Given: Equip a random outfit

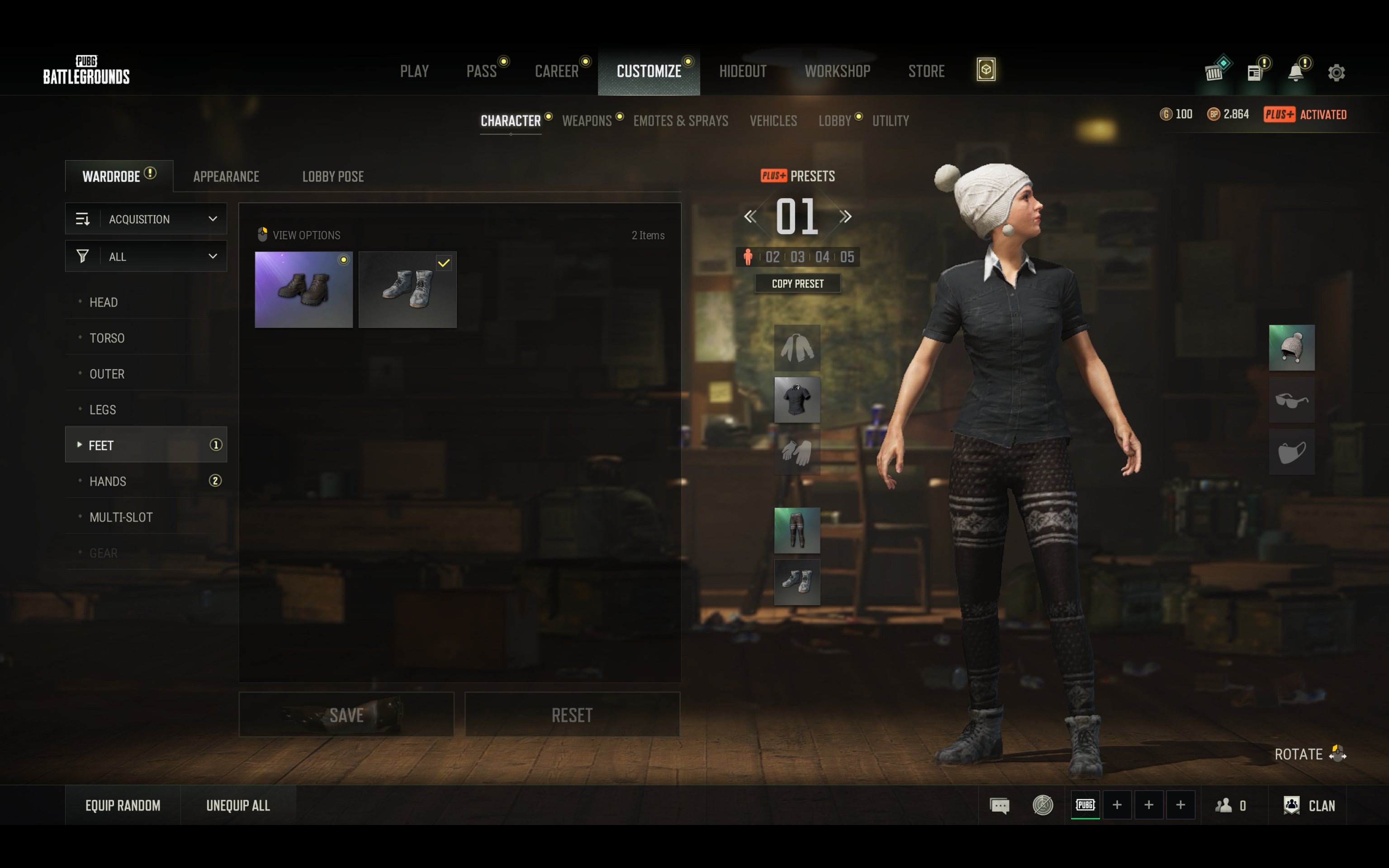Looking at the screenshot, I should pos(123,805).
